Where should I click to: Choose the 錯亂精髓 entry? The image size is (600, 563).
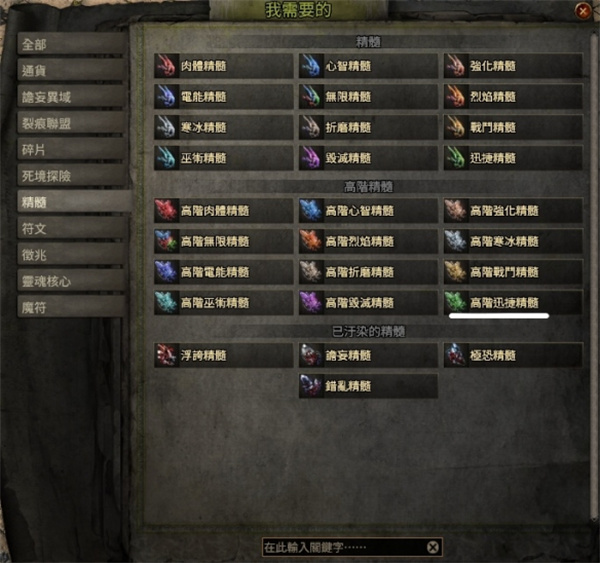coord(368,385)
